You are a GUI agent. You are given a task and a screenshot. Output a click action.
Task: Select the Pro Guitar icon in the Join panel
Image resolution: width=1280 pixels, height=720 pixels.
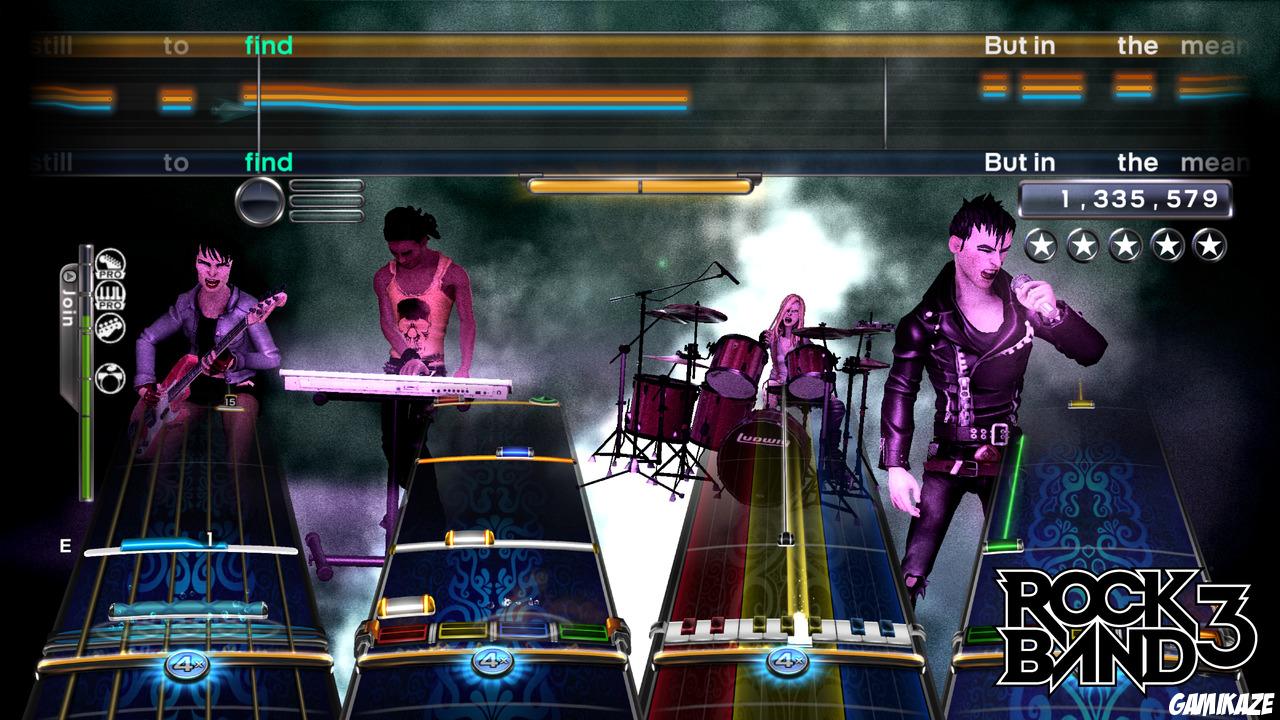pyautogui.click(x=111, y=265)
